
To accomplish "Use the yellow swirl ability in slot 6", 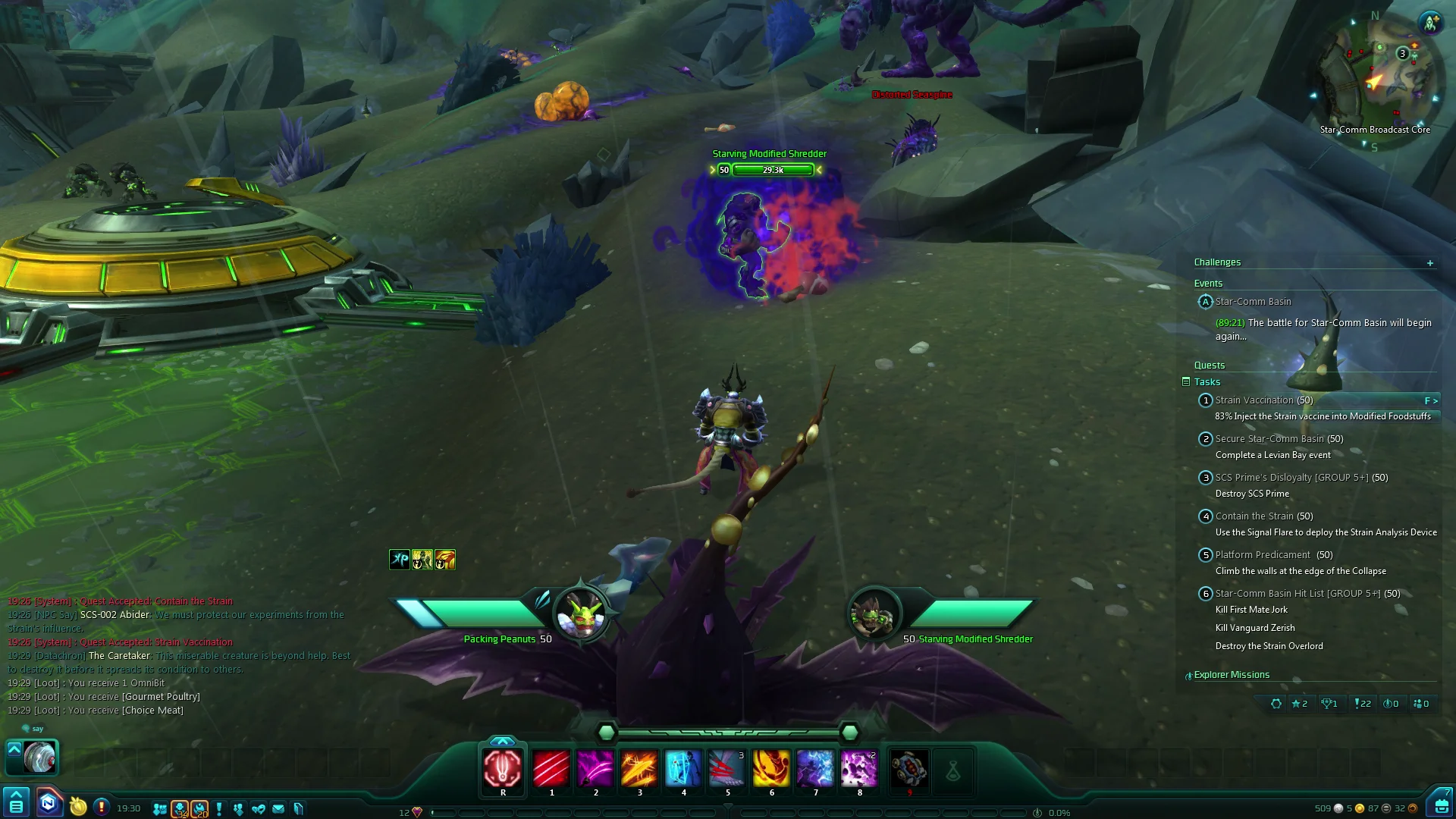I will (x=771, y=769).
